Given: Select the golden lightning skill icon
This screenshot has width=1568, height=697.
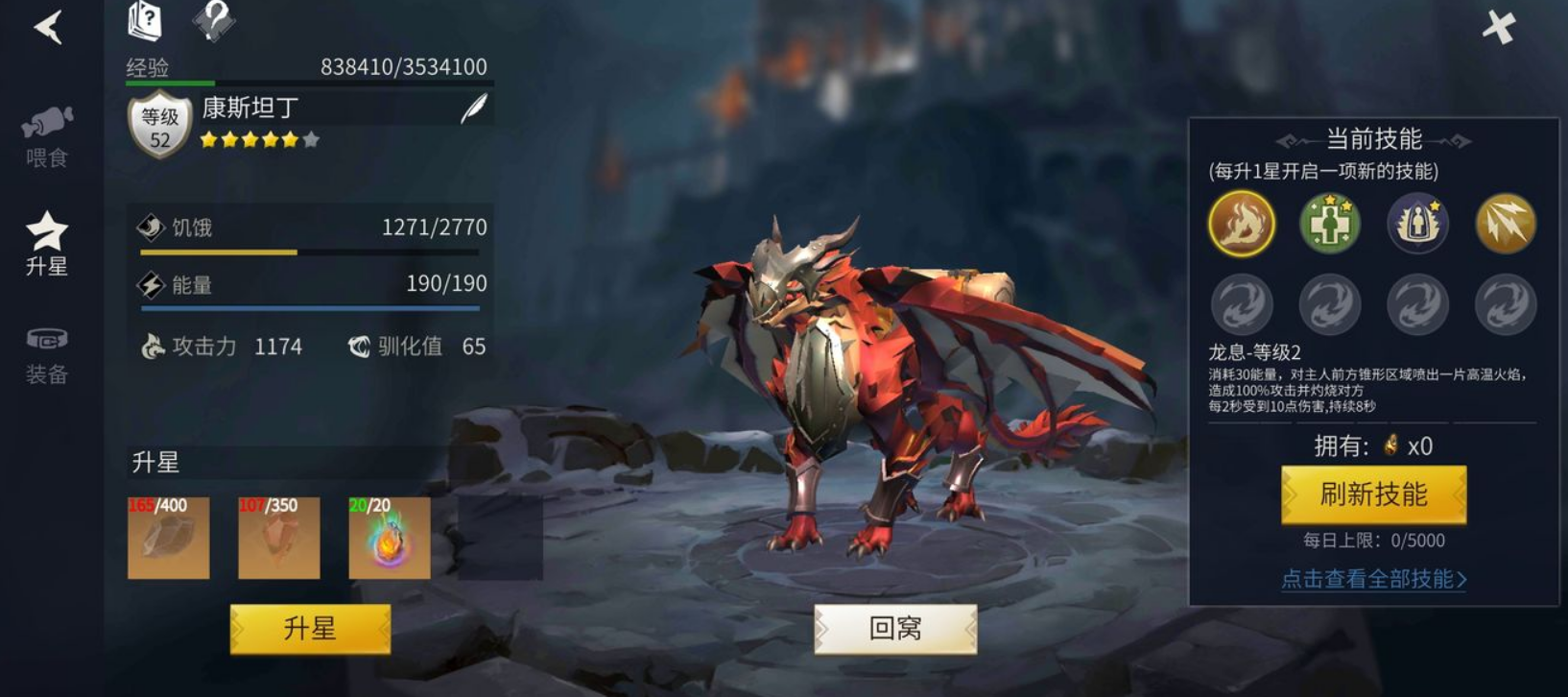Looking at the screenshot, I should pyautogui.click(x=1506, y=224).
